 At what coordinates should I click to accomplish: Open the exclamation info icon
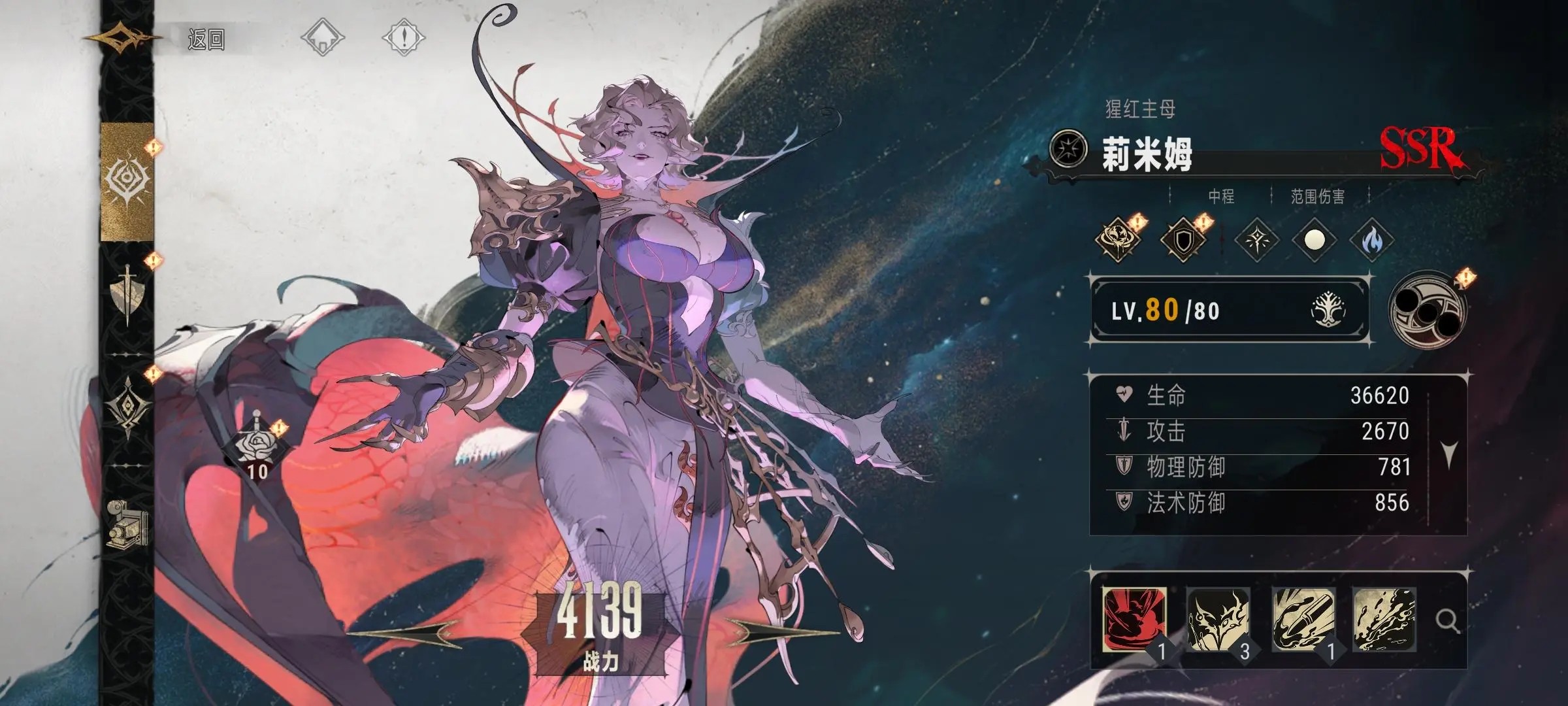tap(403, 37)
